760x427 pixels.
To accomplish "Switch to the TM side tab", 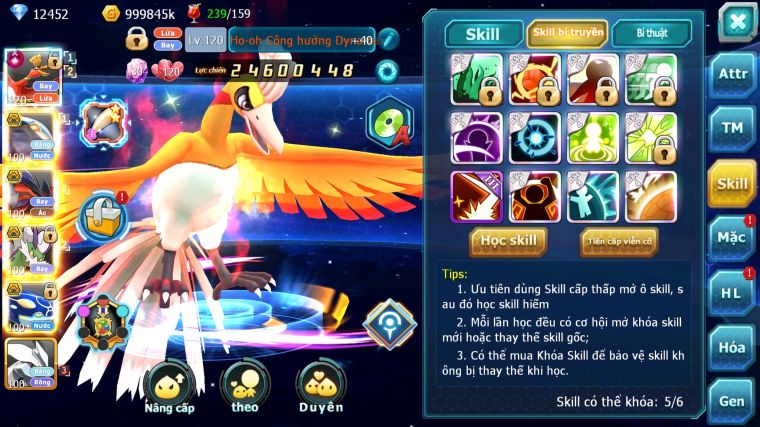I will tap(732, 129).
